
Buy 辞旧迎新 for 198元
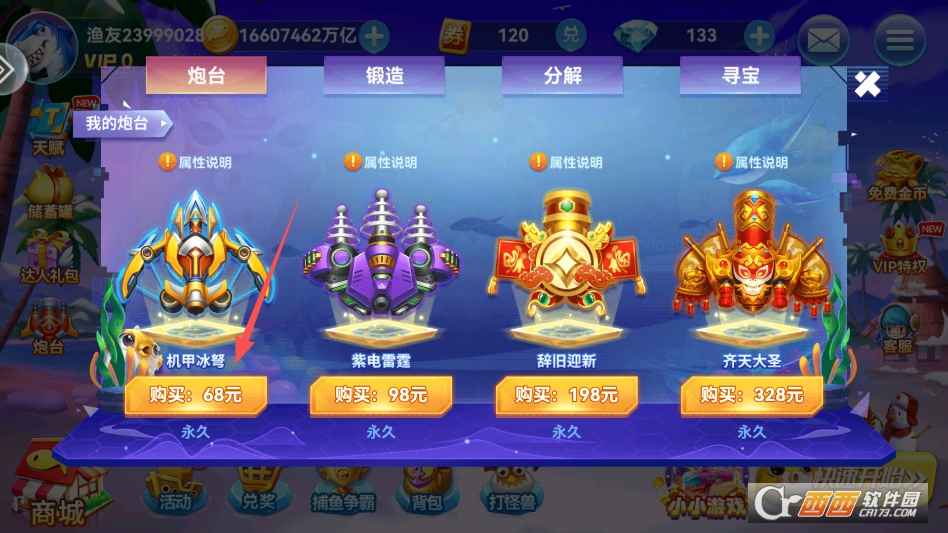[x=566, y=395]
